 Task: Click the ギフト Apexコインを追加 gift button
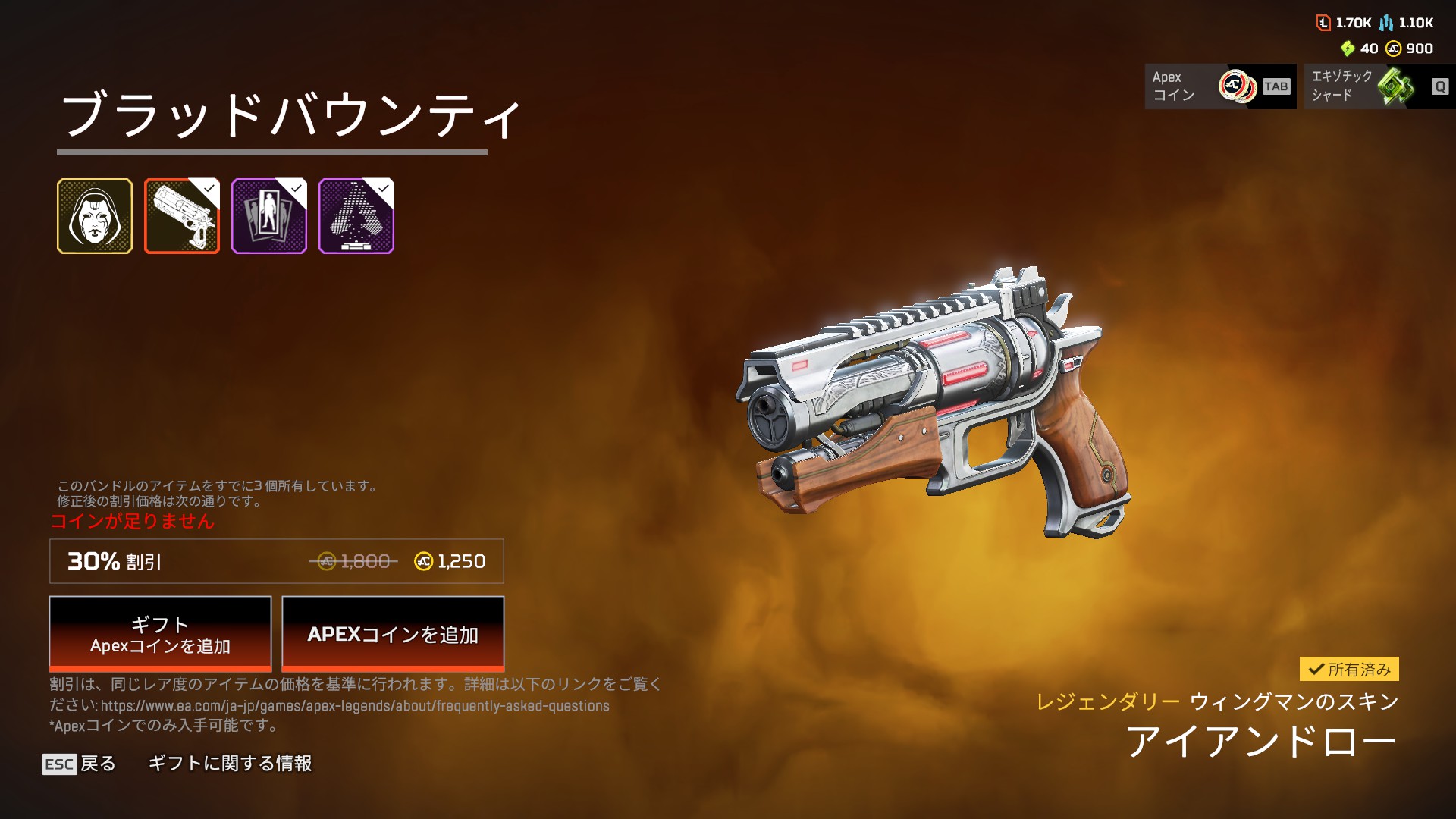coord(160,634)
